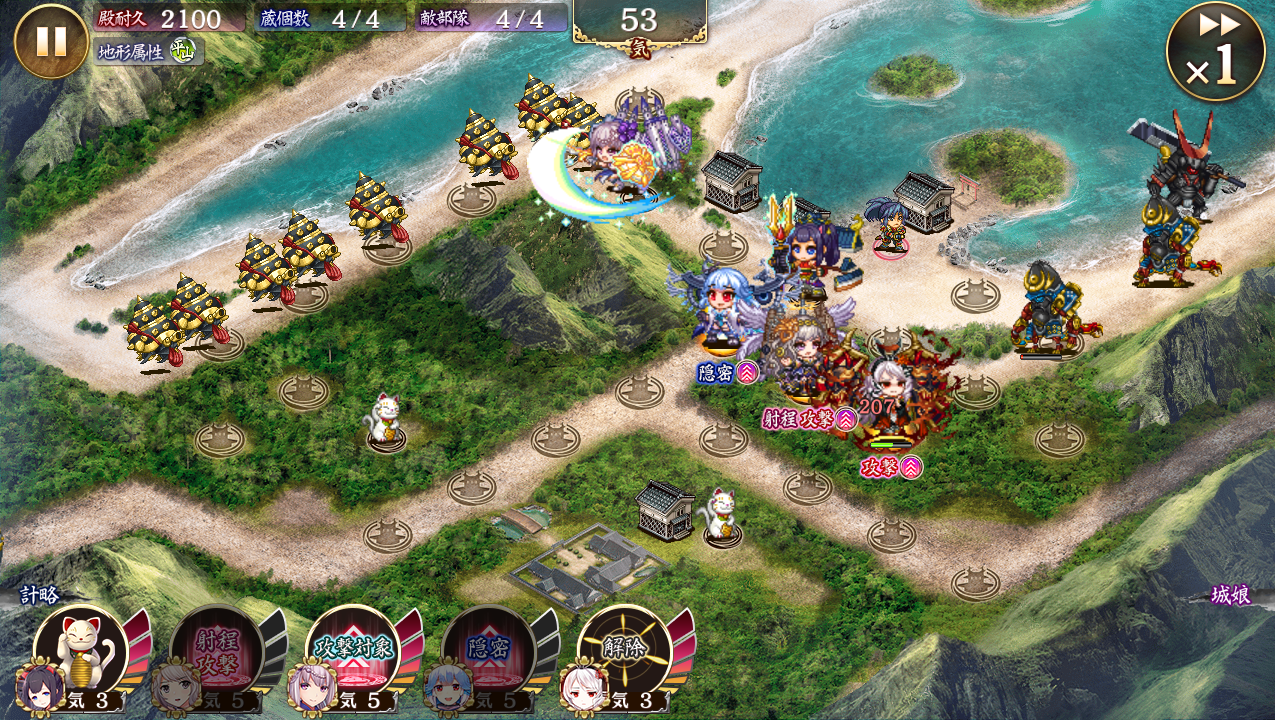Toggle the ×1 battle speed button
This screenshot has width=1275, height=720.
[x=1215, y=52]
